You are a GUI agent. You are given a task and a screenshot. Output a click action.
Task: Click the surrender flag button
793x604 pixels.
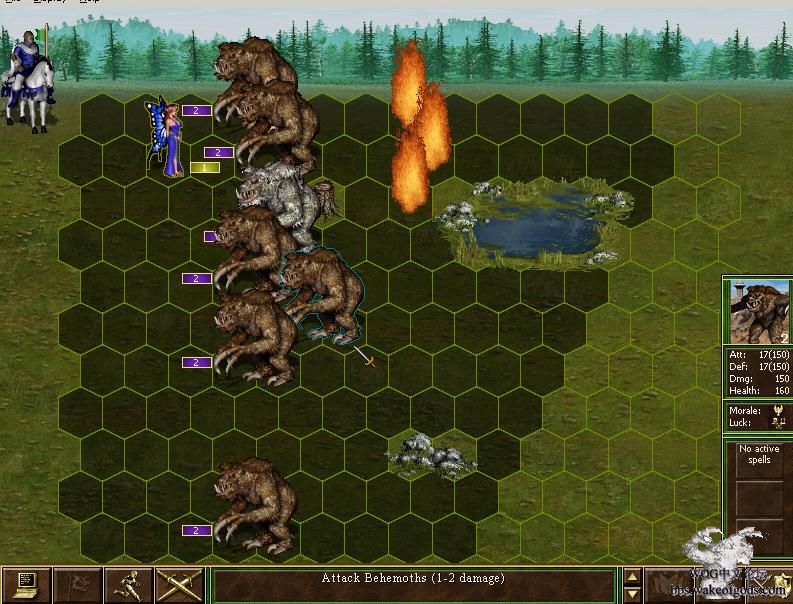pos(77,585)
